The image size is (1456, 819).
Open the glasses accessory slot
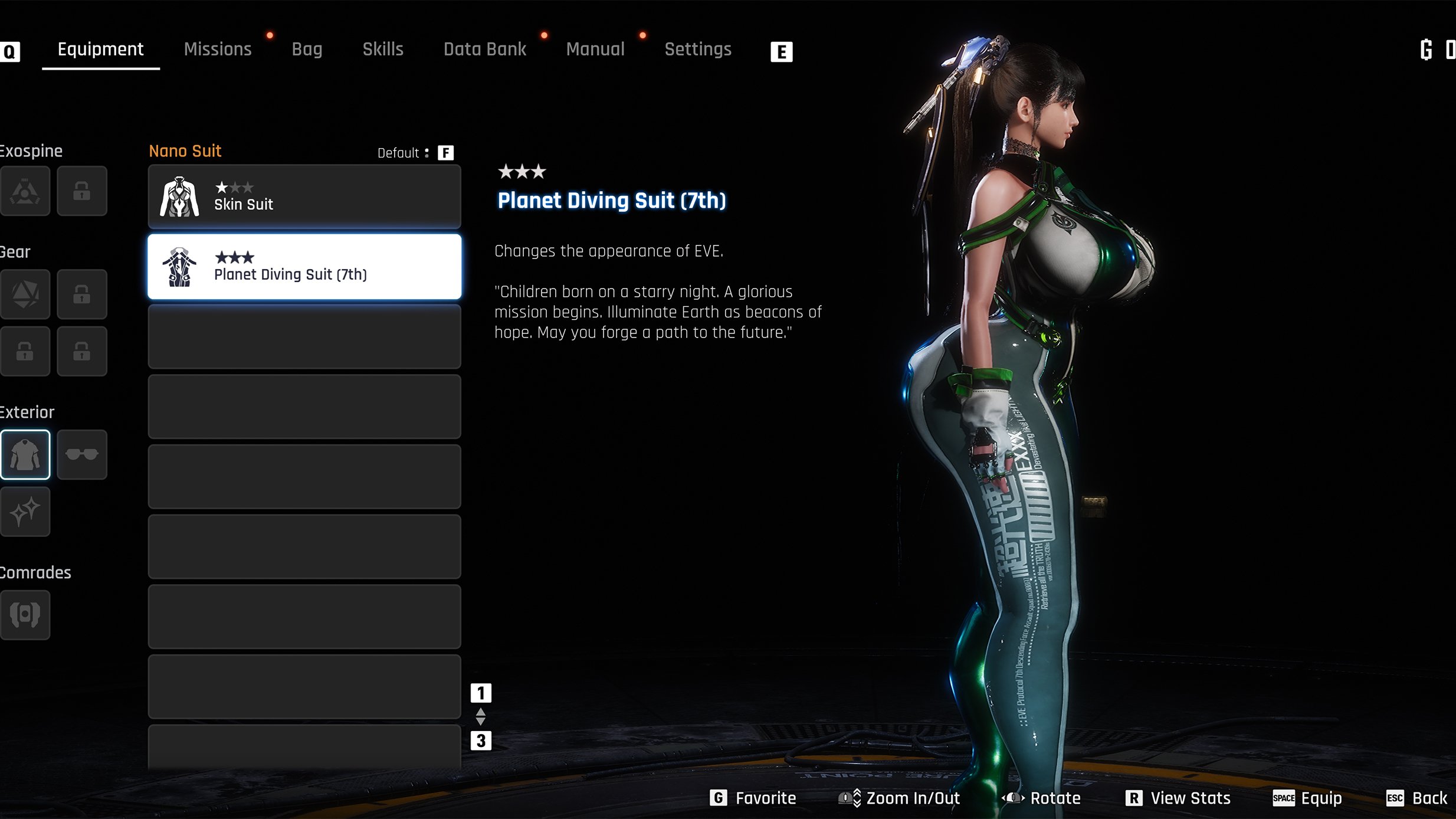click(x=82, y=454)
